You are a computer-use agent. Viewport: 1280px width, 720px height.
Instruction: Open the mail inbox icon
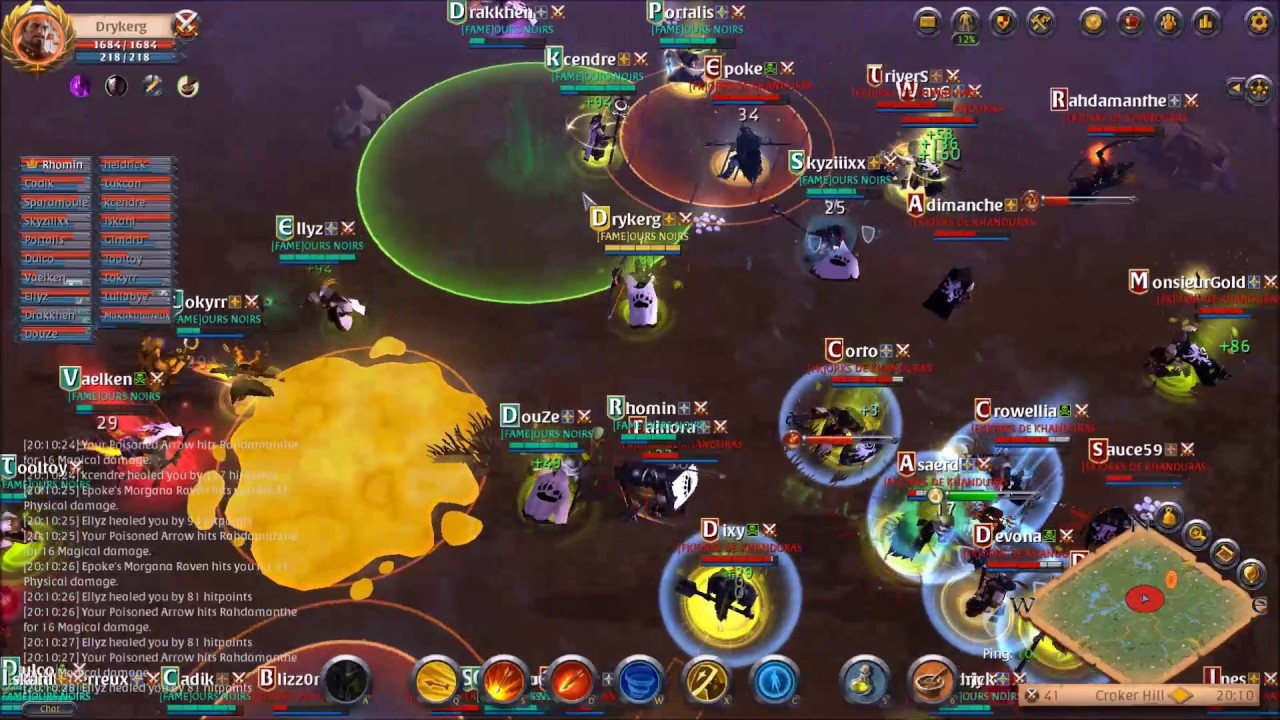tap(927, 23)
